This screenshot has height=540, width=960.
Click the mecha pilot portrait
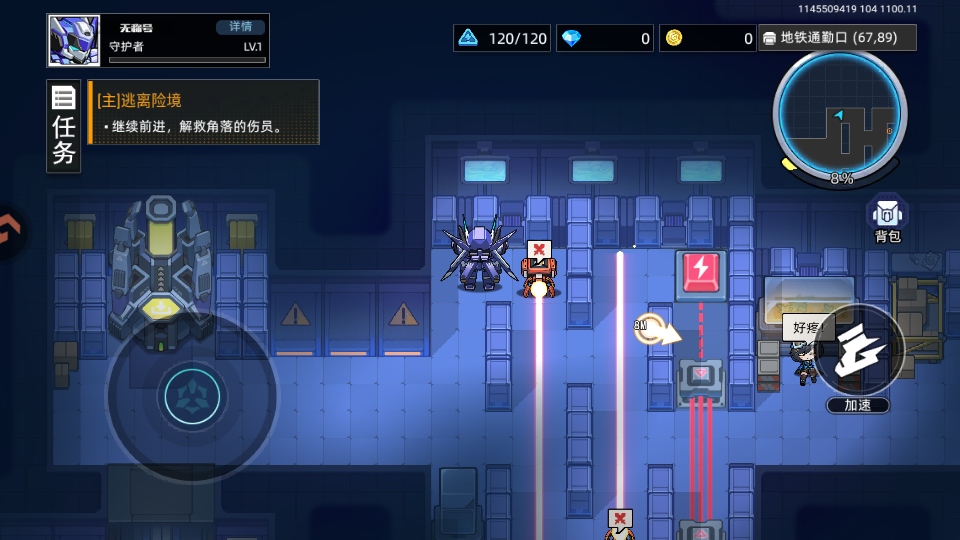coord(74,41)
